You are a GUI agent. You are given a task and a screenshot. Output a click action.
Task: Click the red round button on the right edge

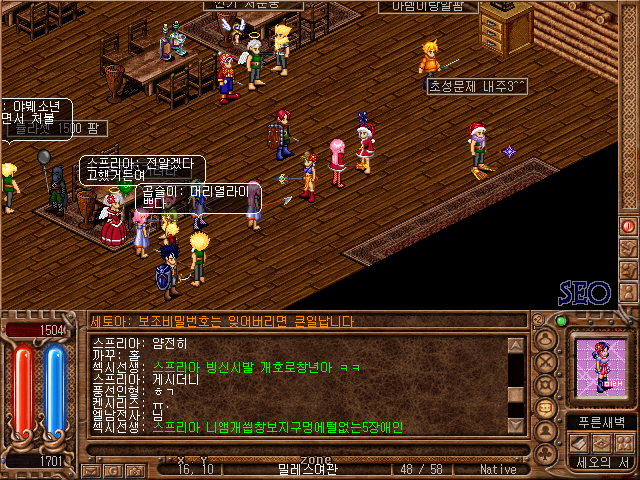point(629,226)
